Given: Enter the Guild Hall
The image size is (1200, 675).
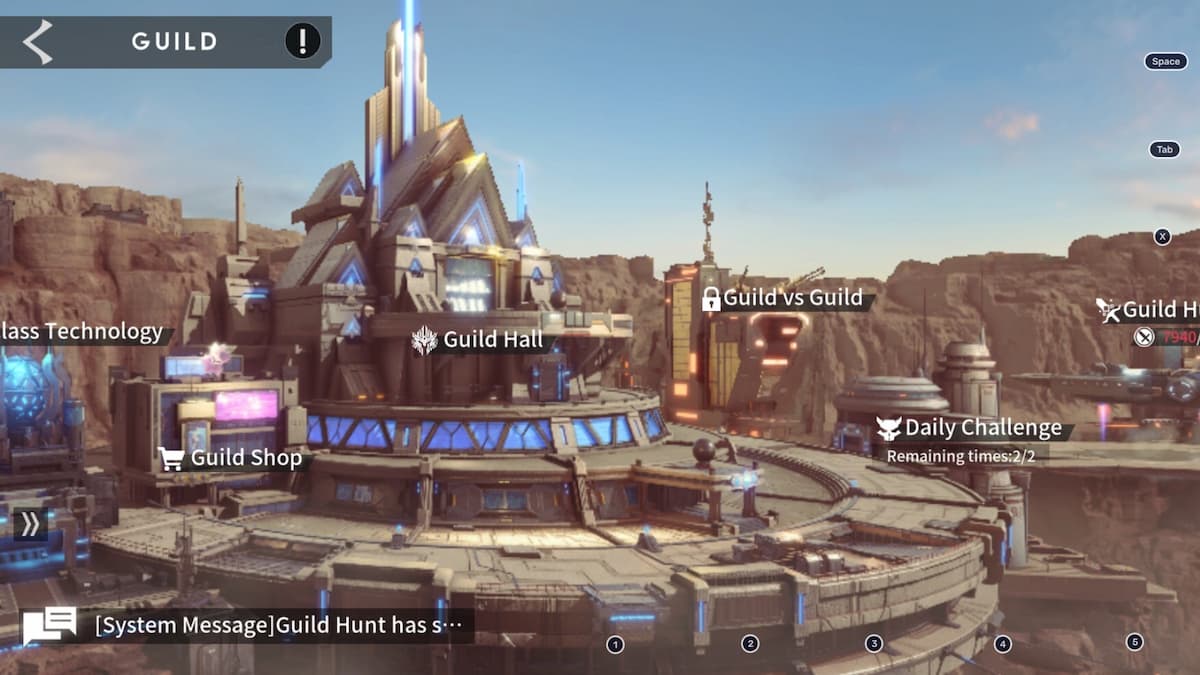Looking at the screenshot, I should [480, 340].
